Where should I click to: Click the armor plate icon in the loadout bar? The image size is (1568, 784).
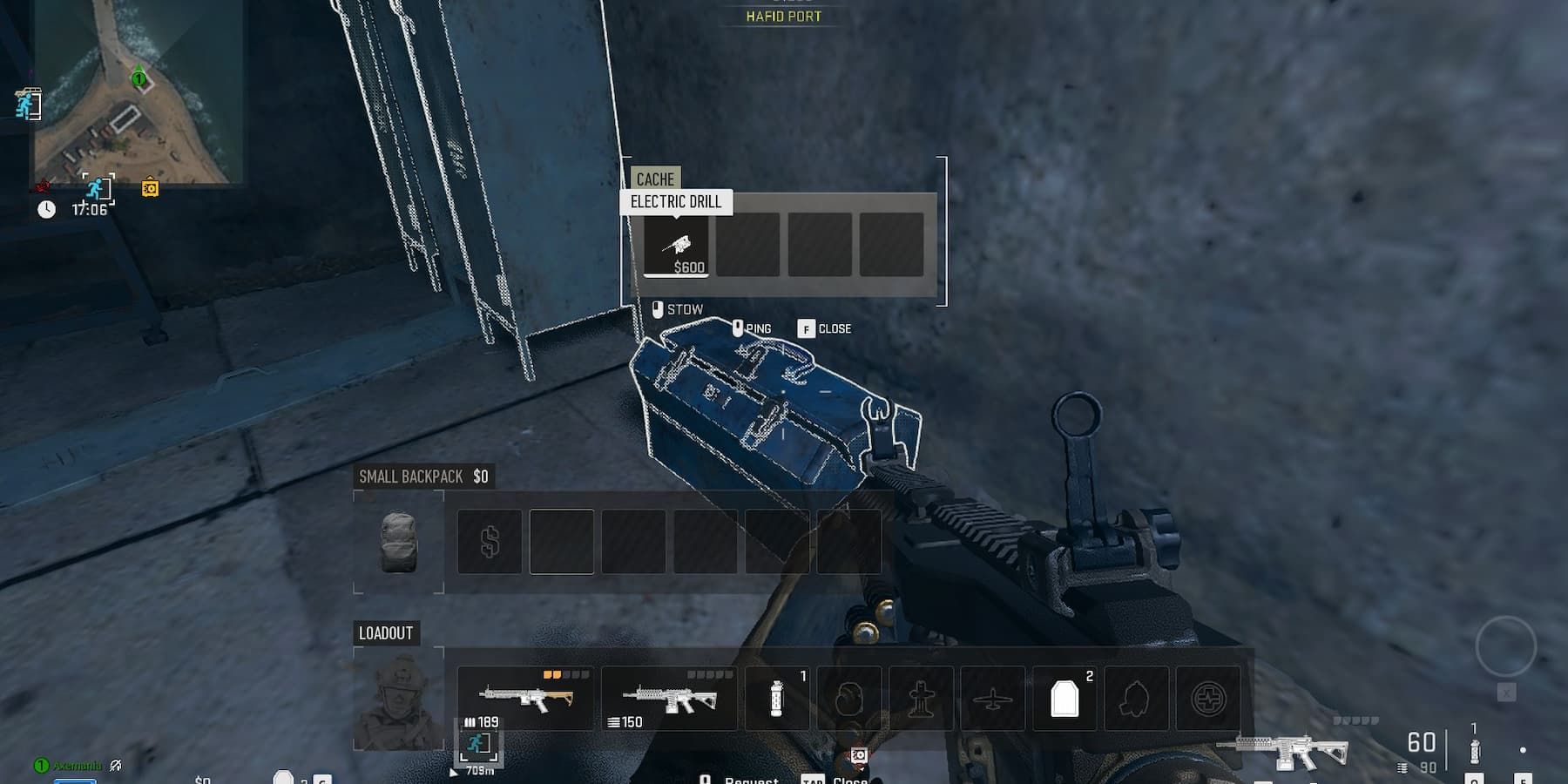click(1064, 698)
